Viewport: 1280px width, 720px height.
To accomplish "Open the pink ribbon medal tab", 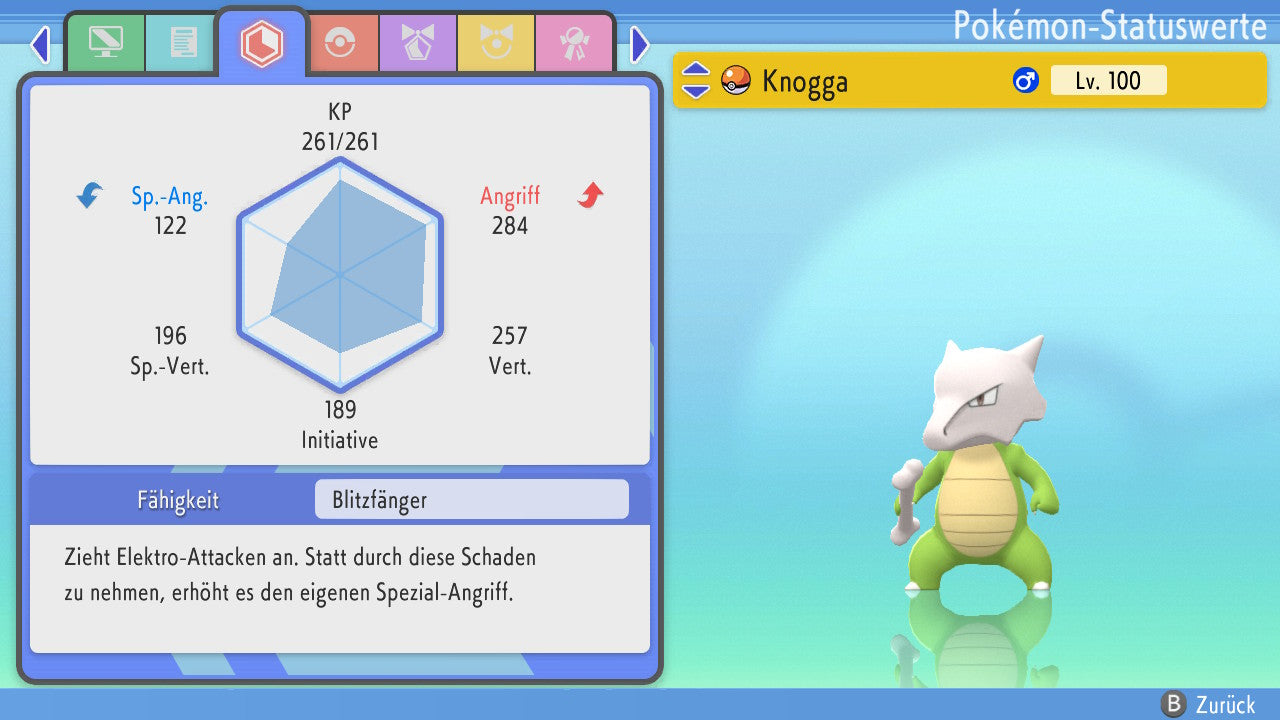I will 574,43.
